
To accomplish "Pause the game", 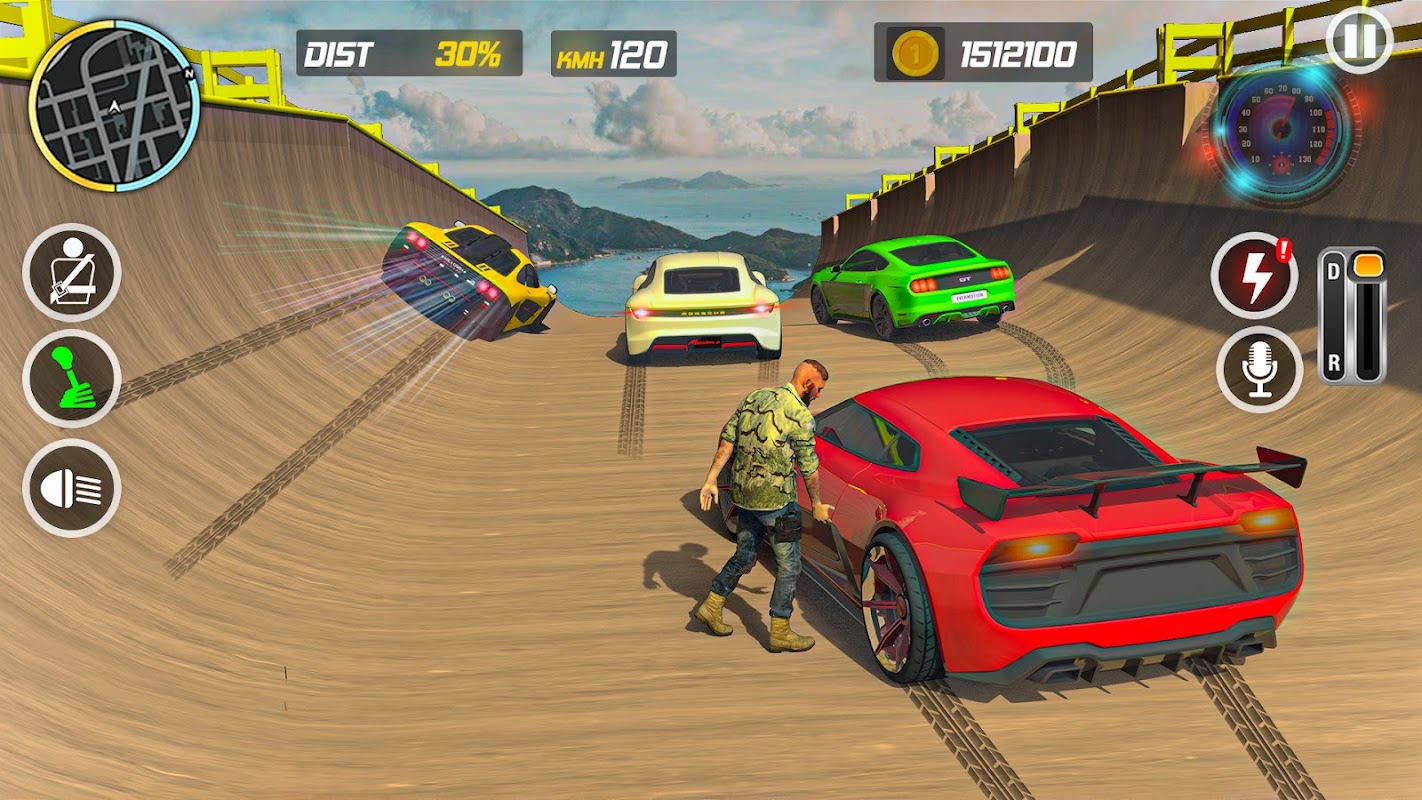I will 1359,41.
